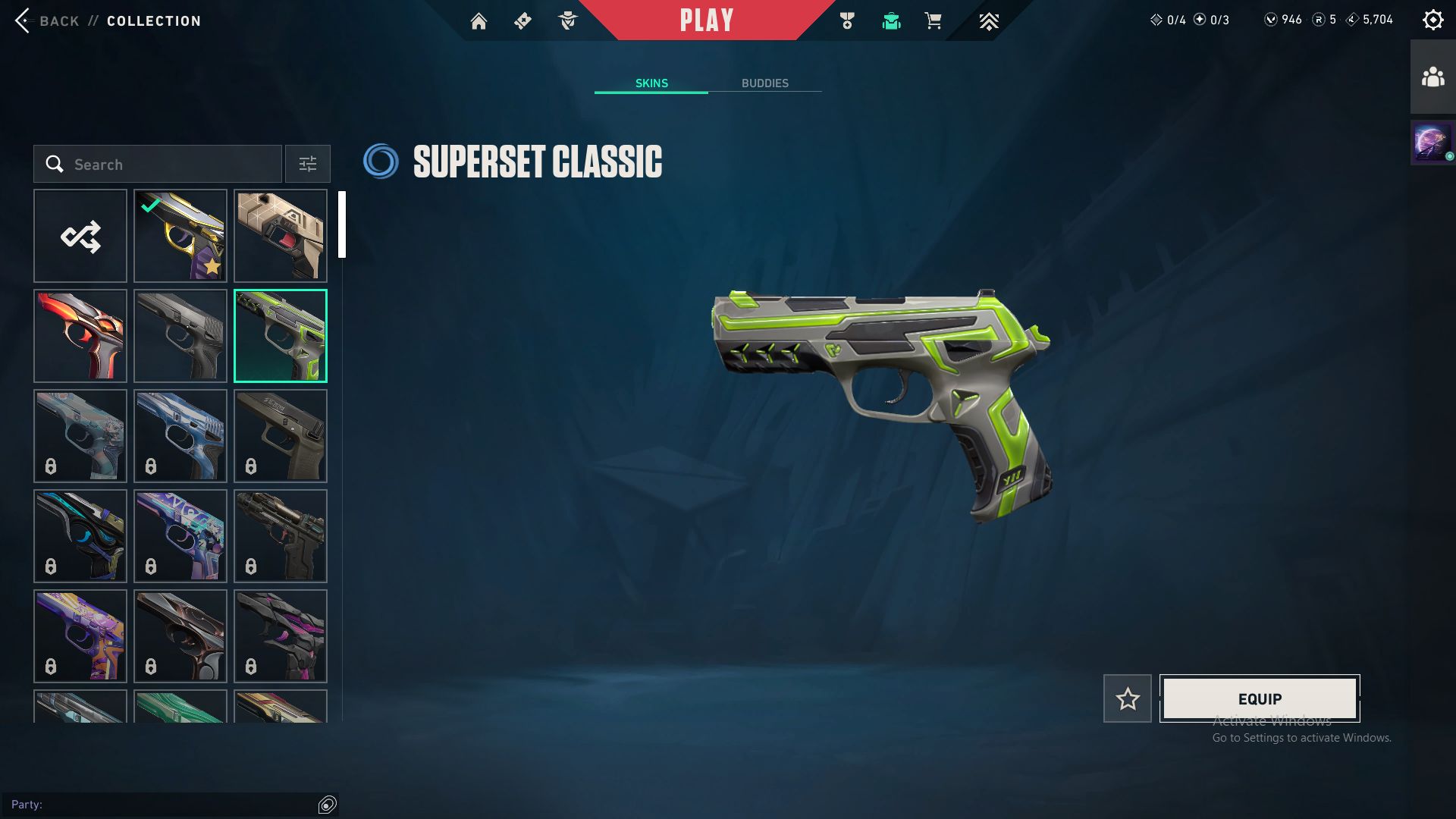Open the skin filter options
Screen dimensions: 1456x819
coord(307,164)
